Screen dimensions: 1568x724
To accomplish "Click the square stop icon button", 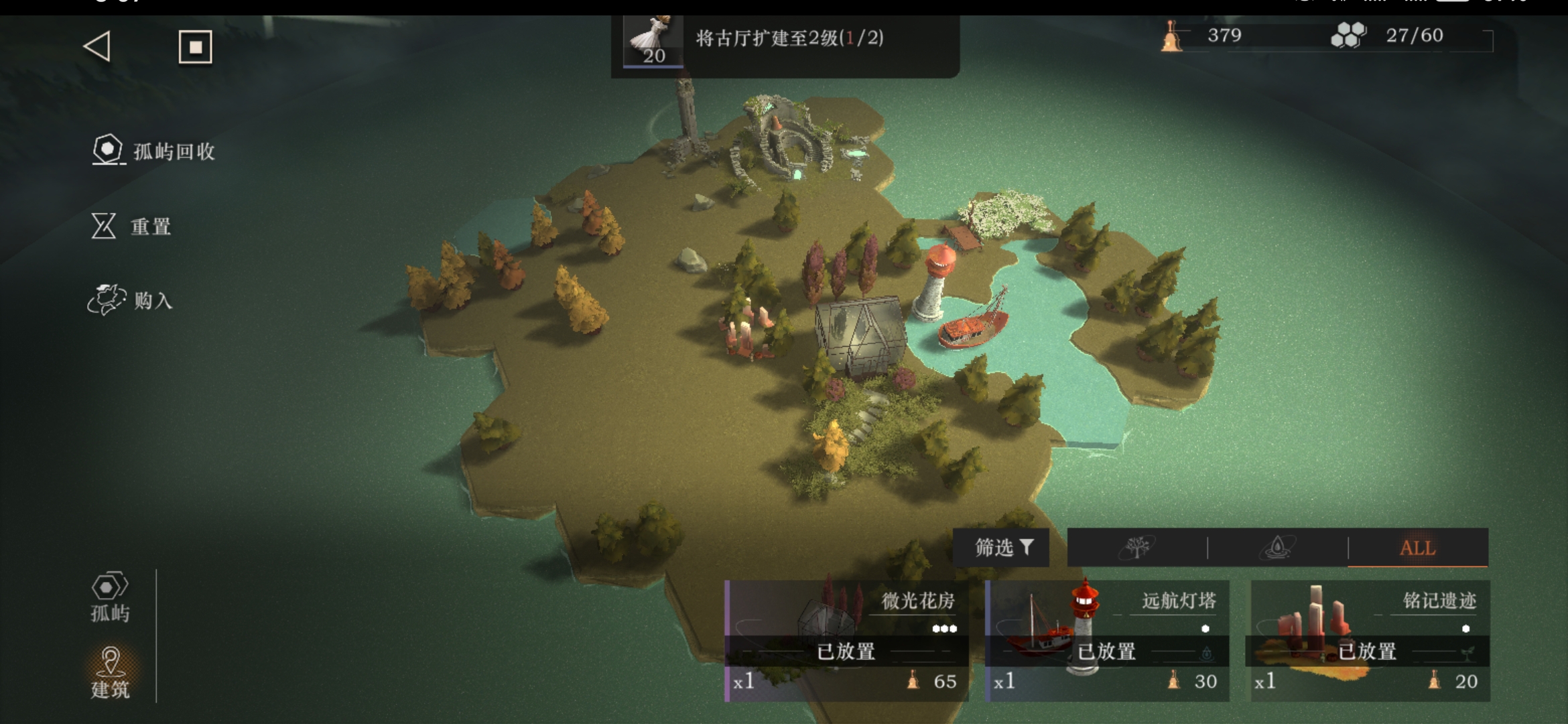I will point(195,47).
